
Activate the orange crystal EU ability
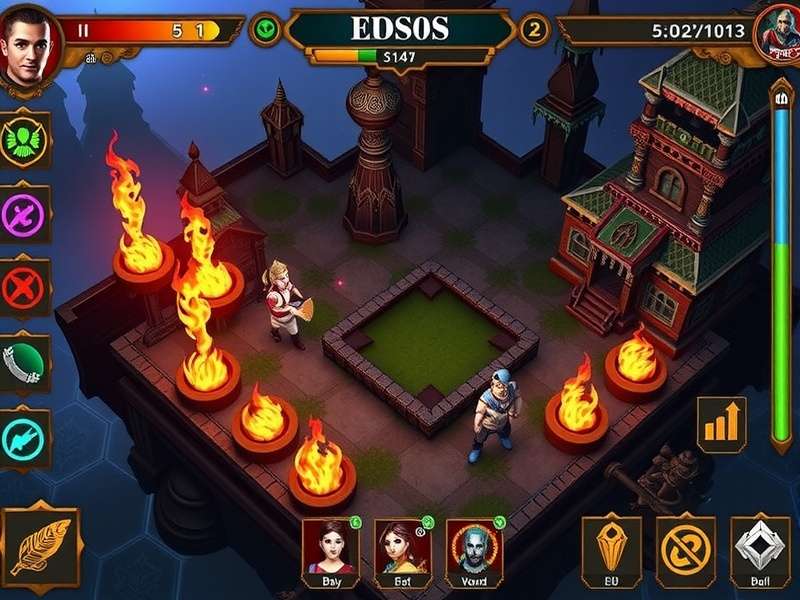pos(611,551)
